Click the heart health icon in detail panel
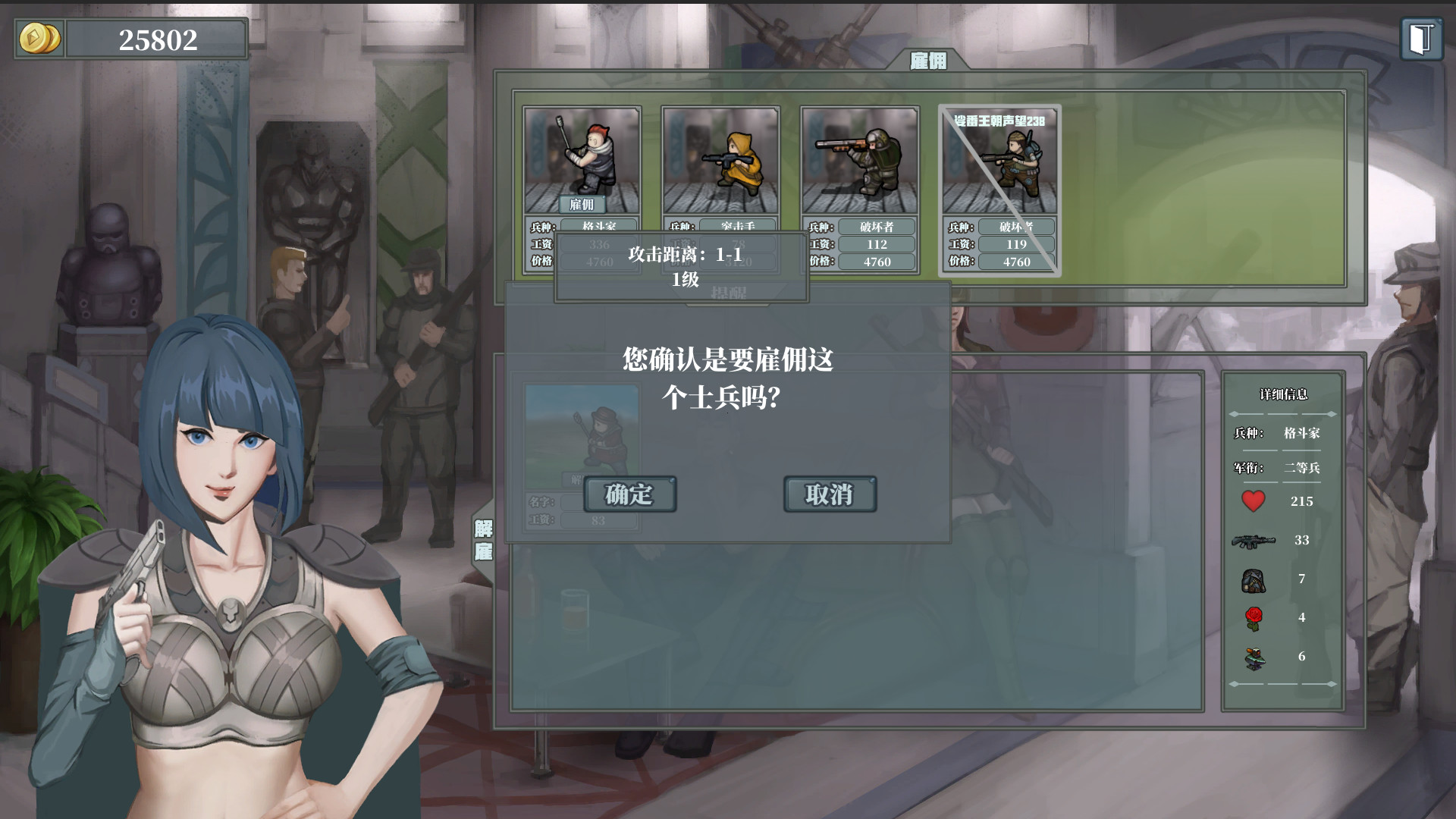Screen dimensions: 1456x819 click(x=1253, y=500)
